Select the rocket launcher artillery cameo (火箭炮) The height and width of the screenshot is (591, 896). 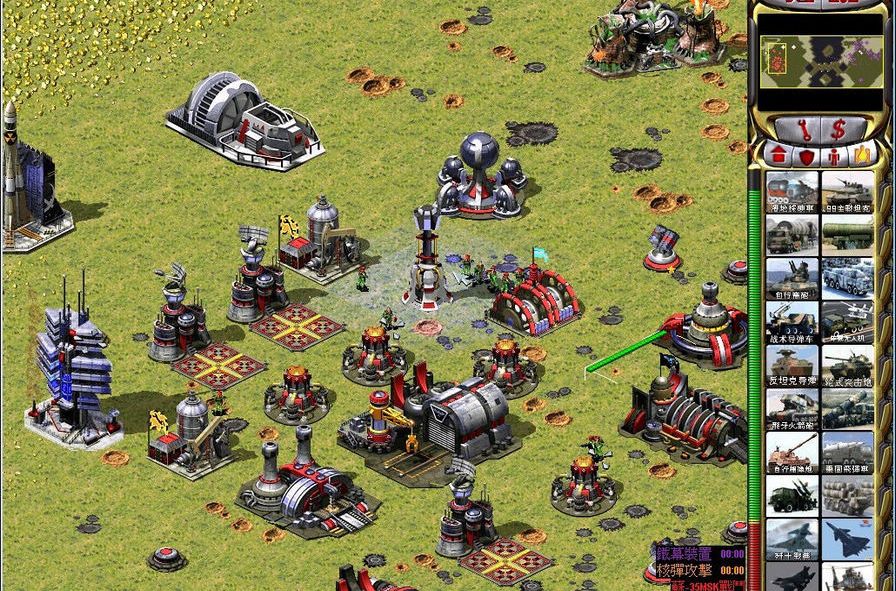[792, 408]
